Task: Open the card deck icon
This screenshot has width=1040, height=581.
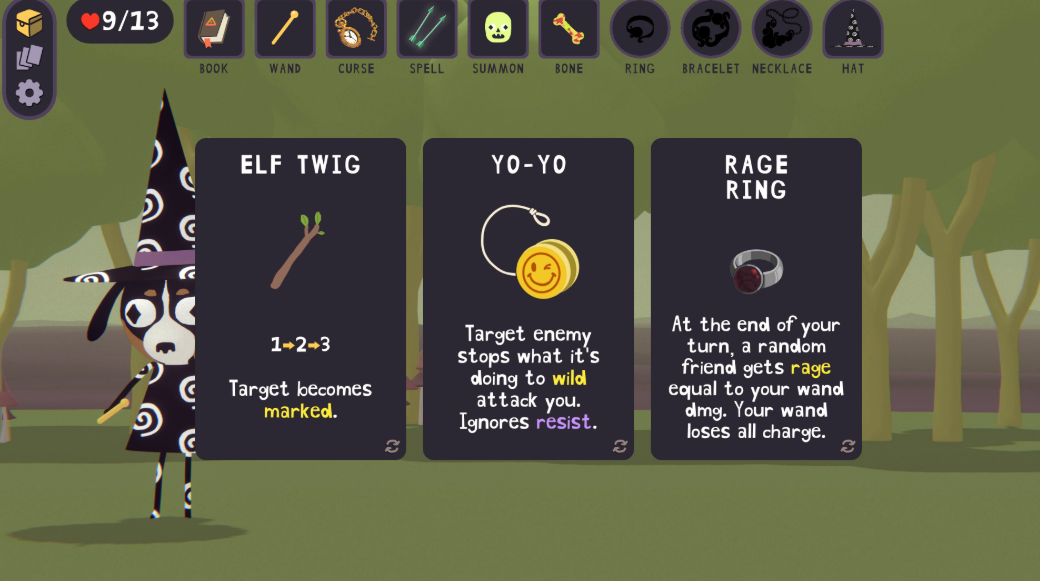Action: (29, 58)
